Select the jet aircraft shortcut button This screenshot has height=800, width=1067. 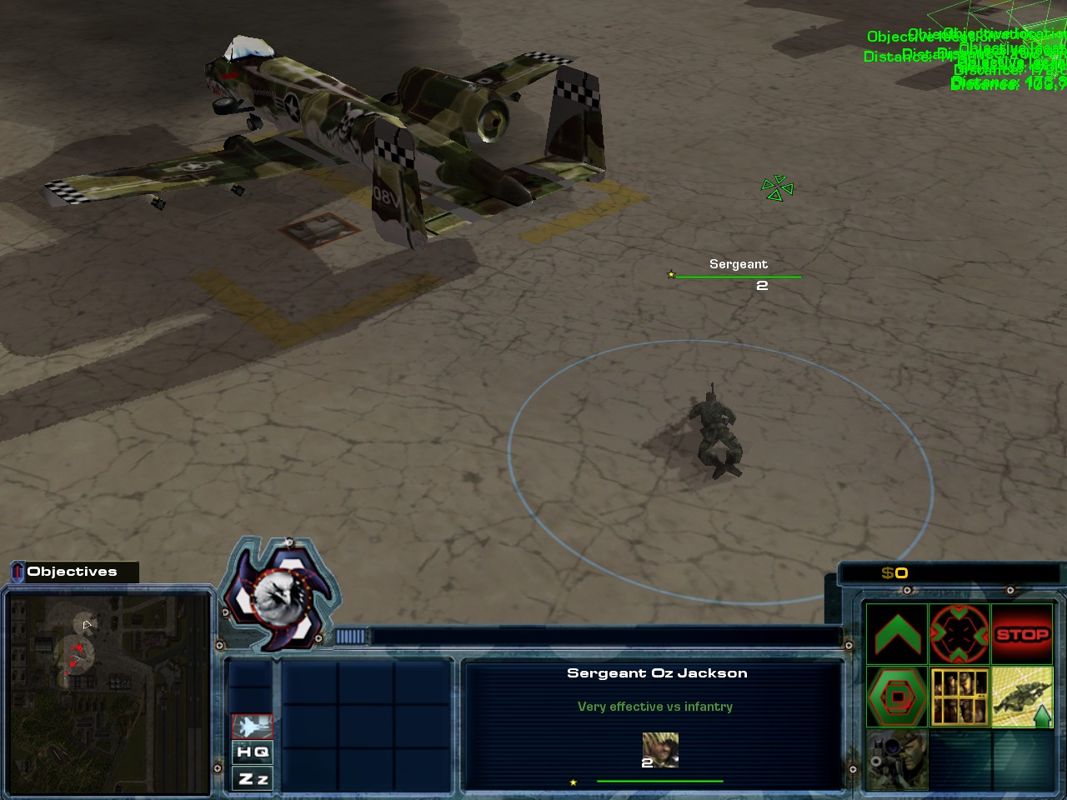(x=252, y=726)
